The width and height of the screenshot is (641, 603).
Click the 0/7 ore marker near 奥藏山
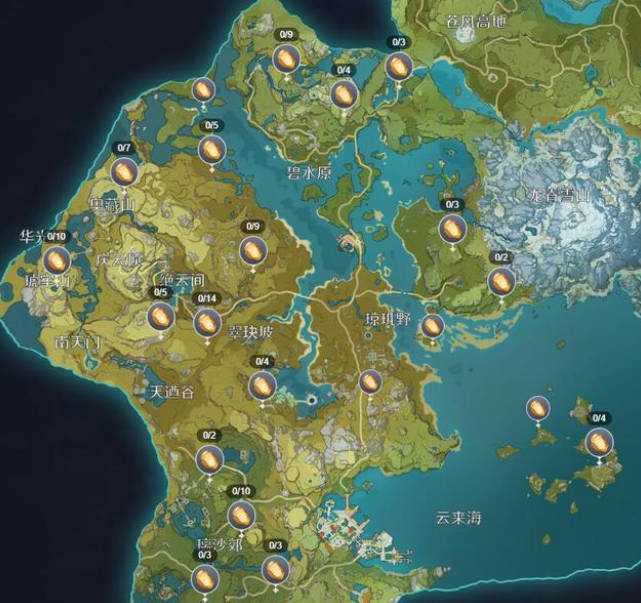point(124,173)
